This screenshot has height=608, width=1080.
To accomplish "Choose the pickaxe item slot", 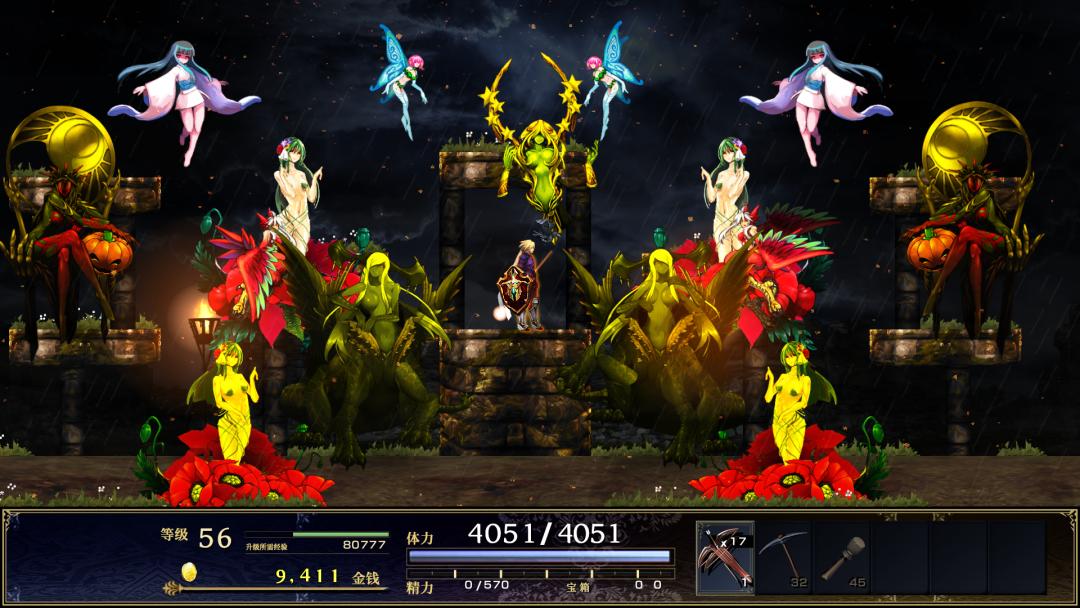I will point(783,557).
